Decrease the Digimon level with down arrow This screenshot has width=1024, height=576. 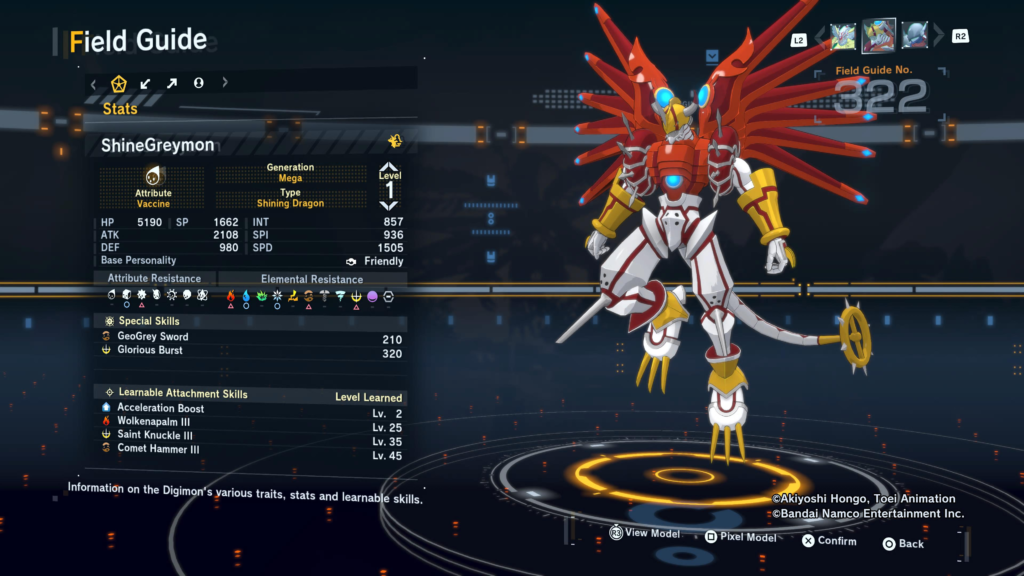[x=389, y=205]
